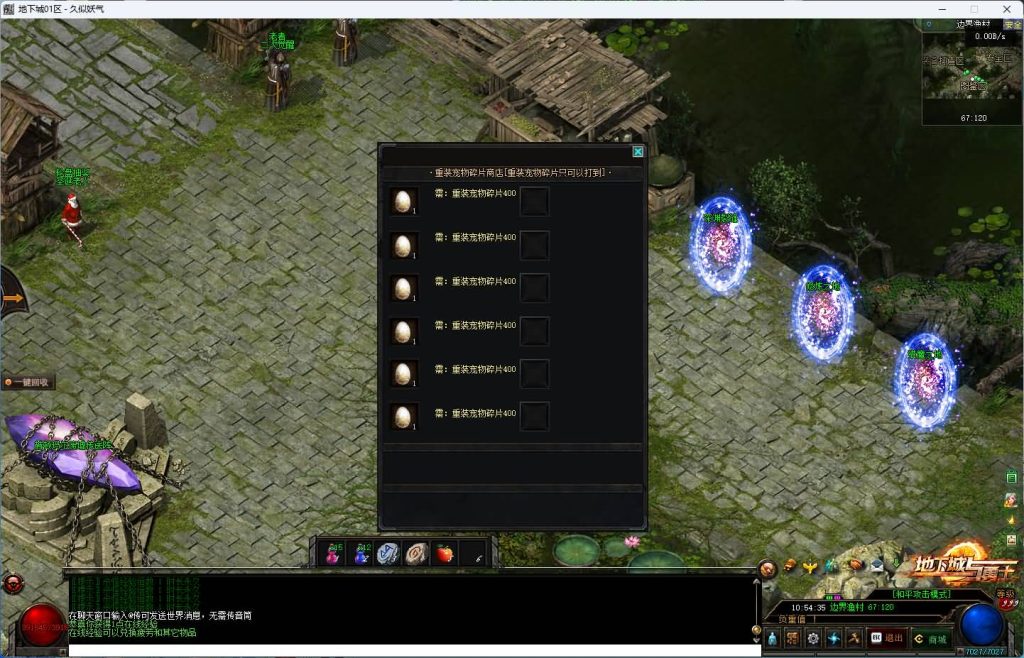1024x658 pixels.
Task: Open the blue whirlwind skill icon
Action: [x=833, y=638]
